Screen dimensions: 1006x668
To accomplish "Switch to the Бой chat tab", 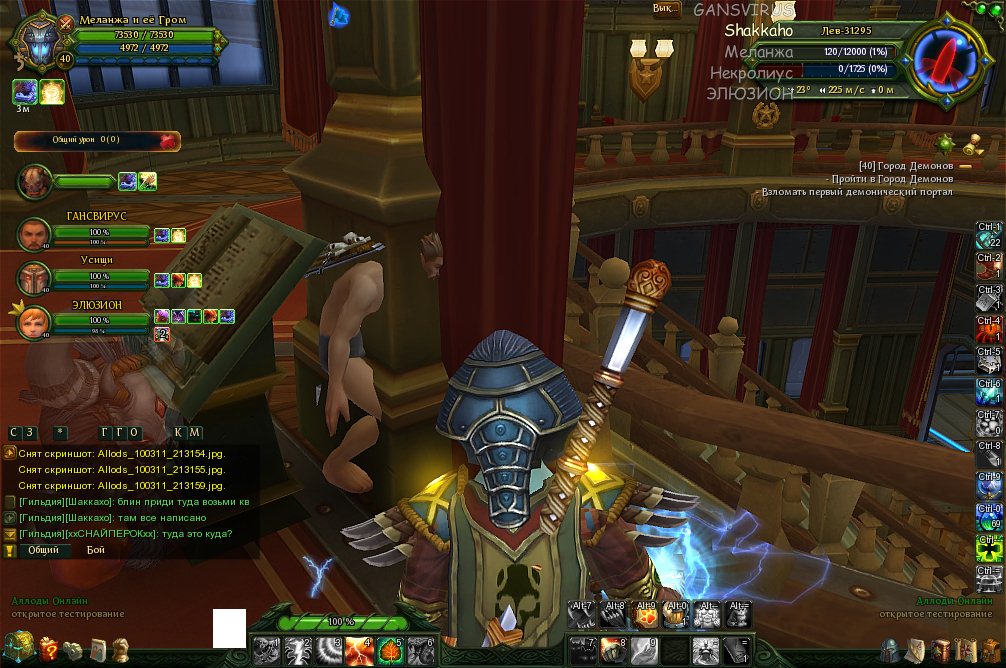I will pyautogui.click(x=96, y=550).
